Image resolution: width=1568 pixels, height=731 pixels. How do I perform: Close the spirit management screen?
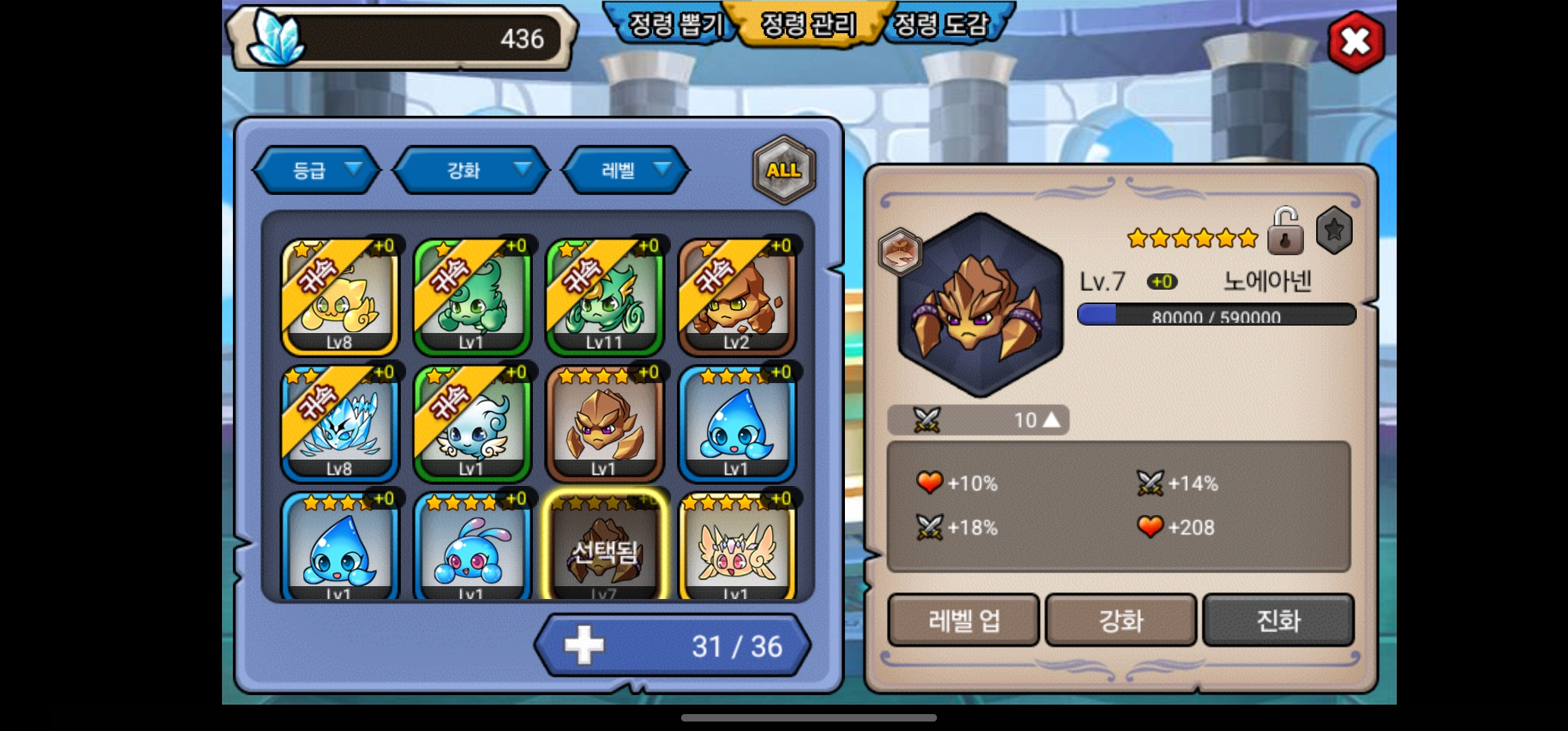click(1355, 42)
